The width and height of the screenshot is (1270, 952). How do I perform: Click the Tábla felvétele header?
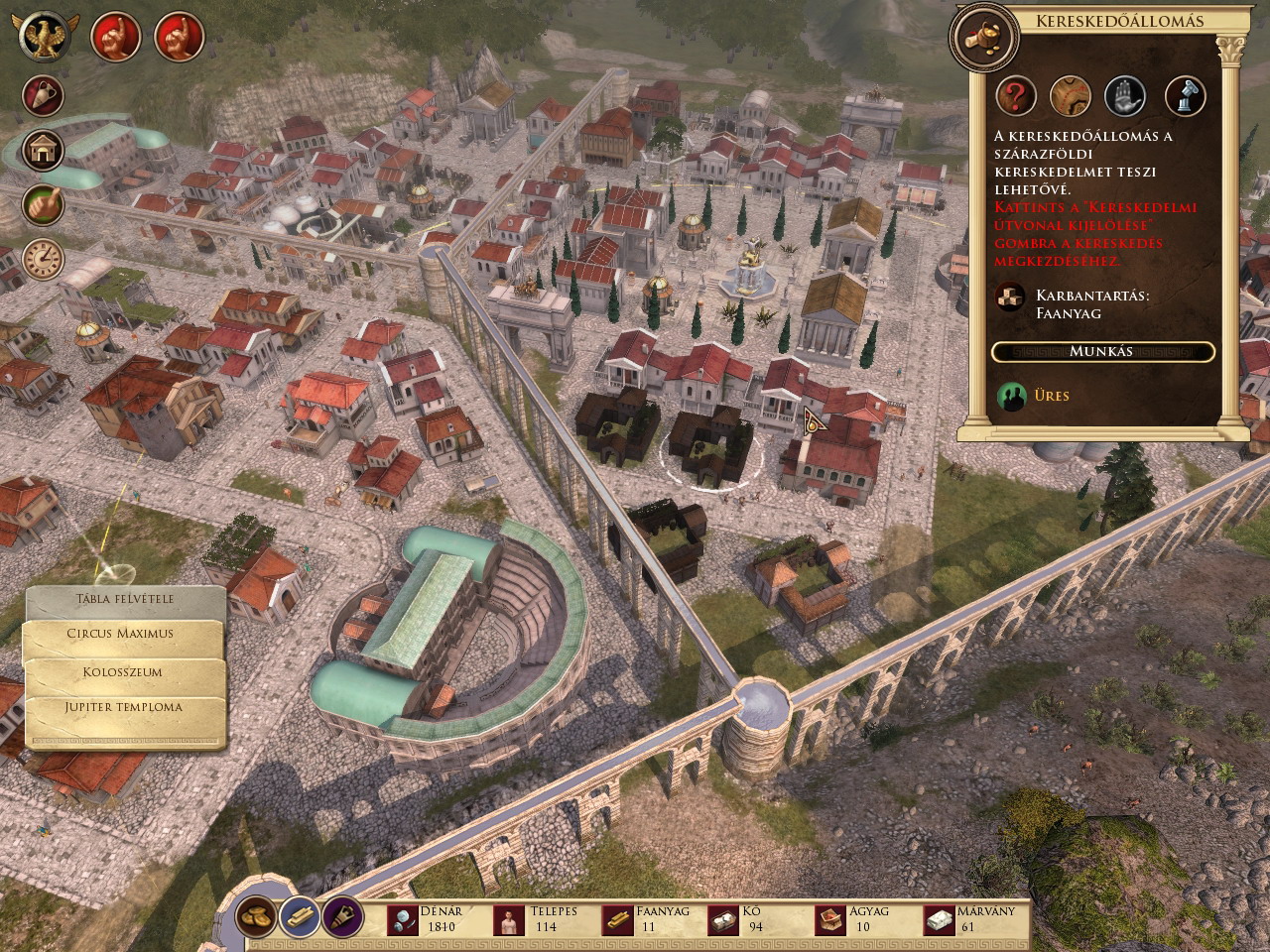124,599
